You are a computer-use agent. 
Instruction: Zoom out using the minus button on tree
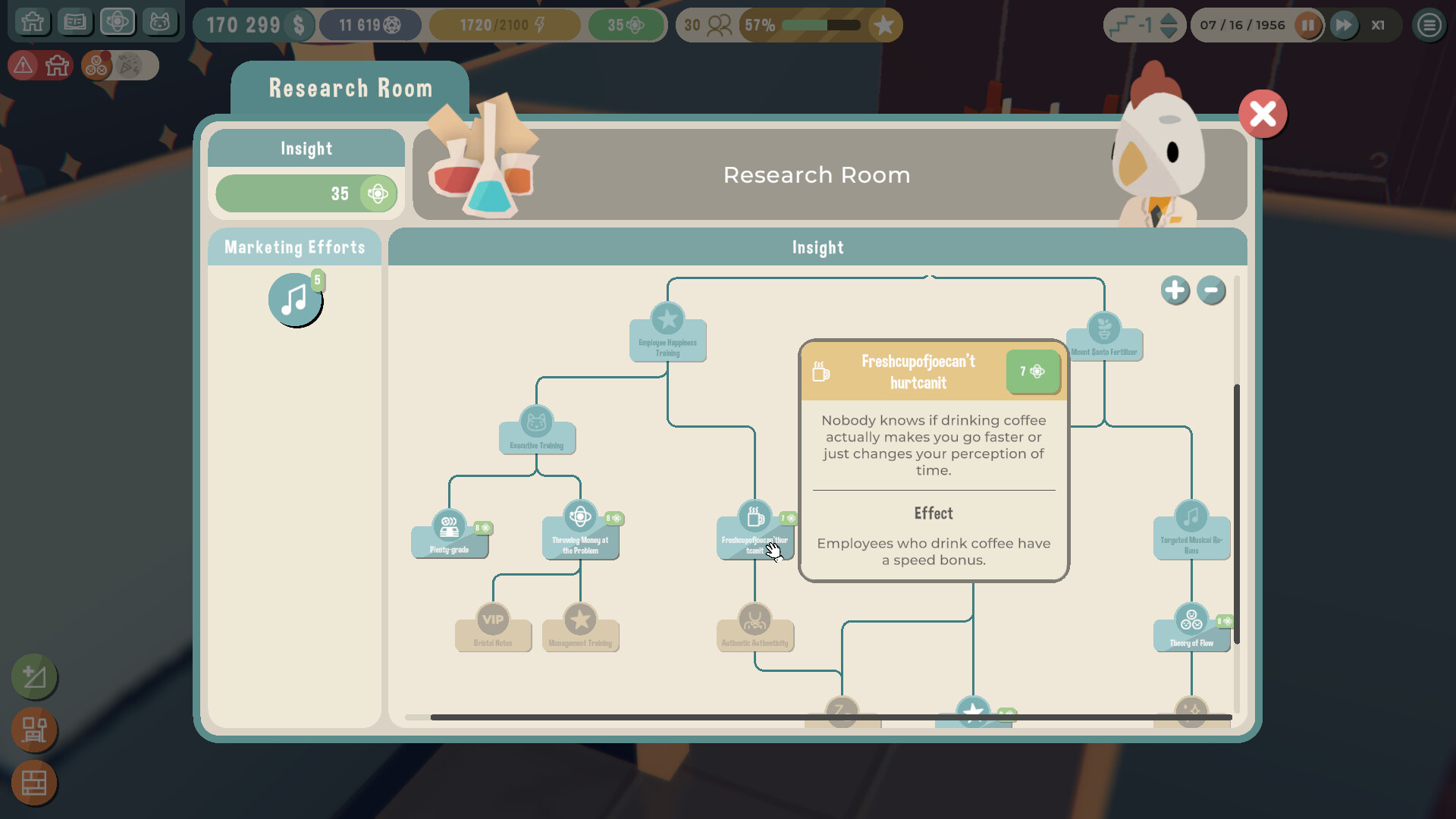click(1211, 290)
